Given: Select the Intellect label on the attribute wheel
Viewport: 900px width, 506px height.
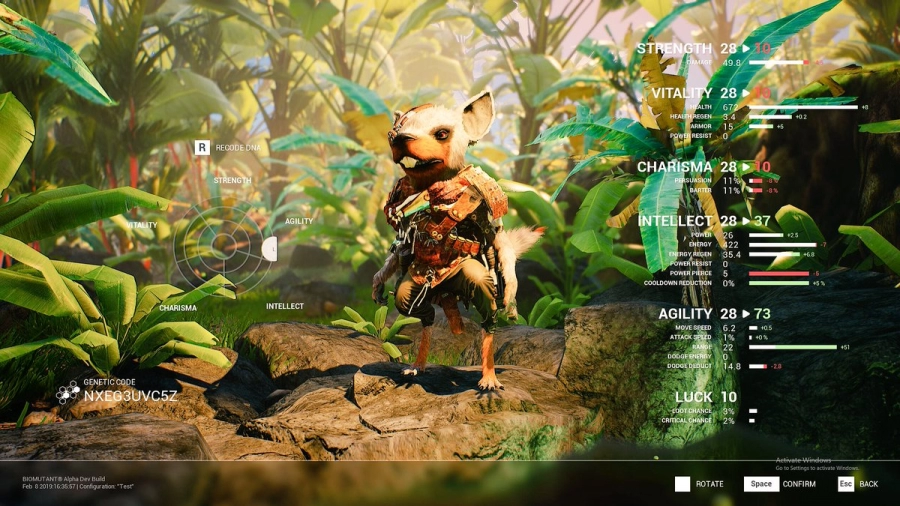Looking at the screenshot, I should [285, 306].
